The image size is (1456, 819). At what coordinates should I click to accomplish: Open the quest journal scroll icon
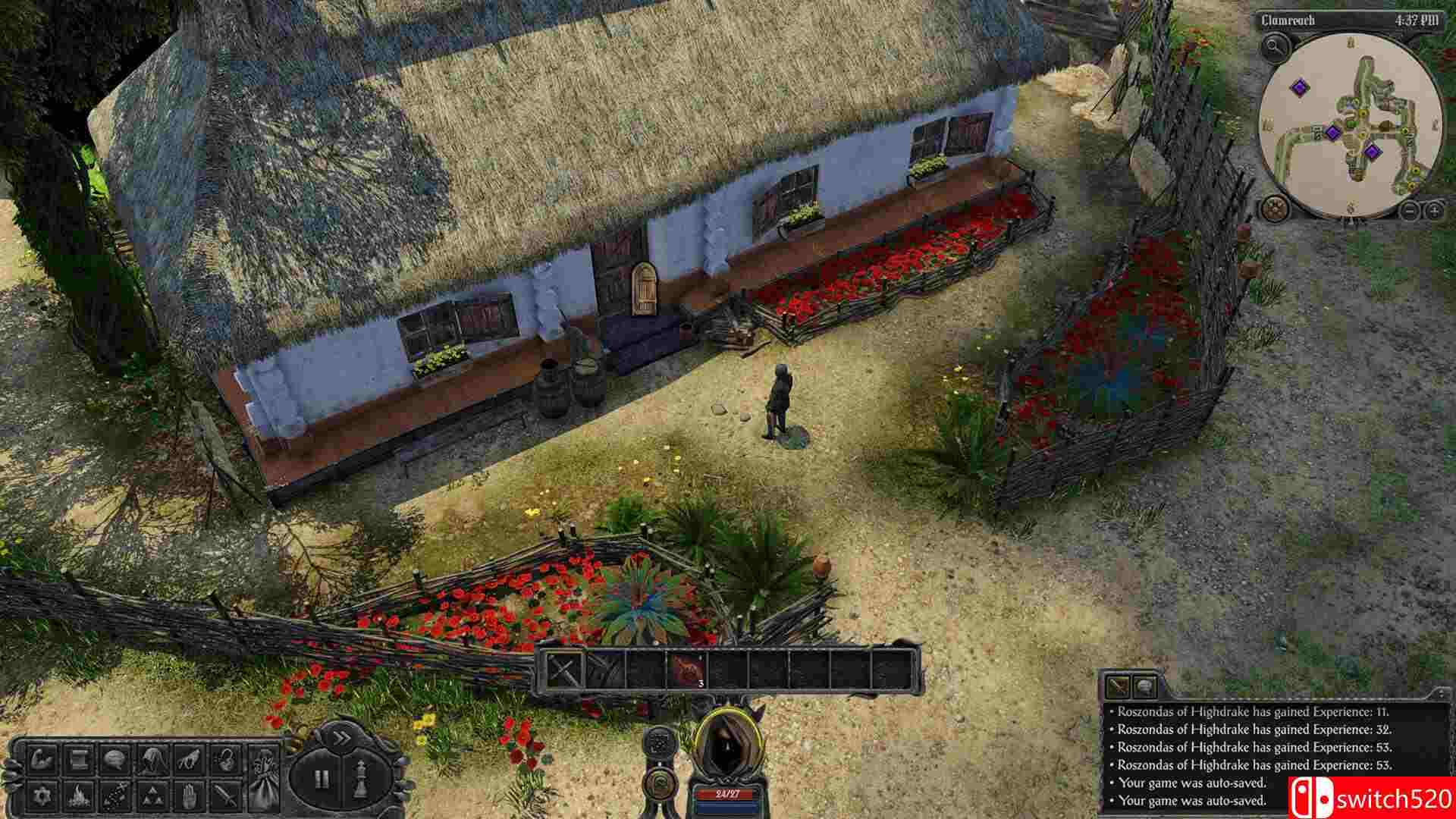tap(81, 760)
